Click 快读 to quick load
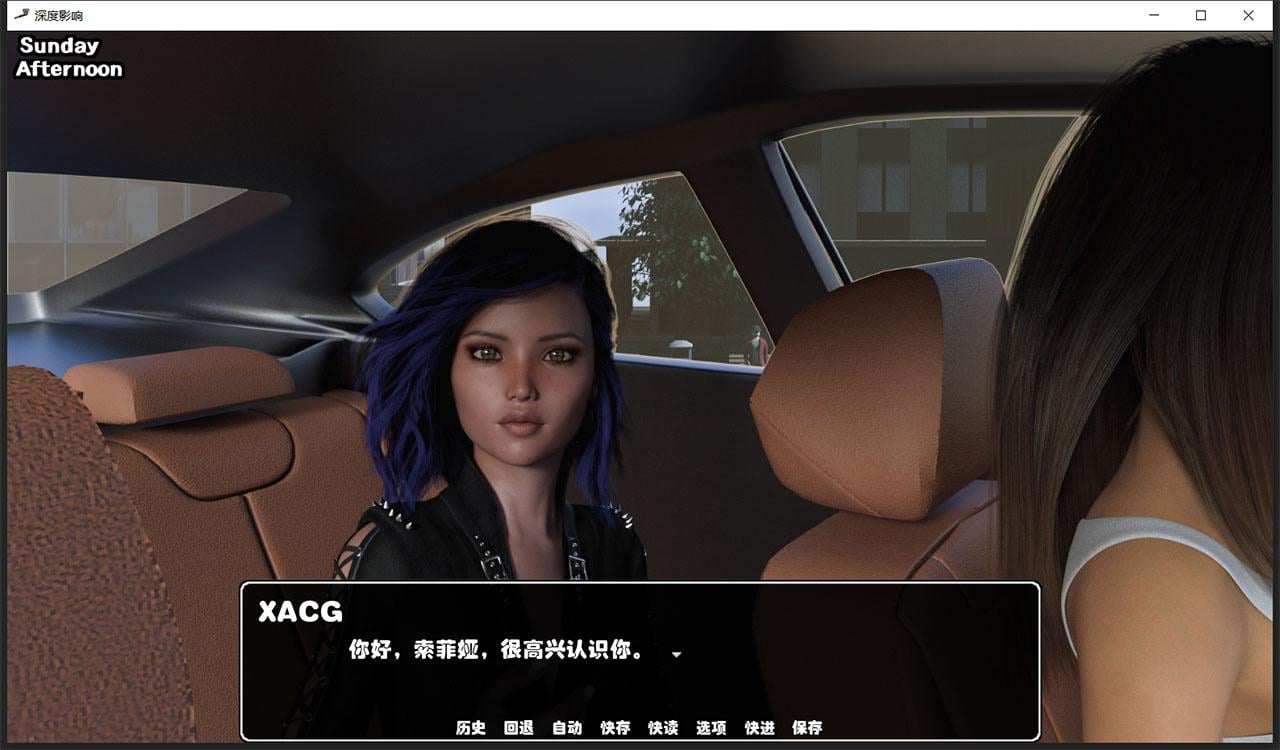This screenshot has height=750, width=1280. (x=665, y=728)
